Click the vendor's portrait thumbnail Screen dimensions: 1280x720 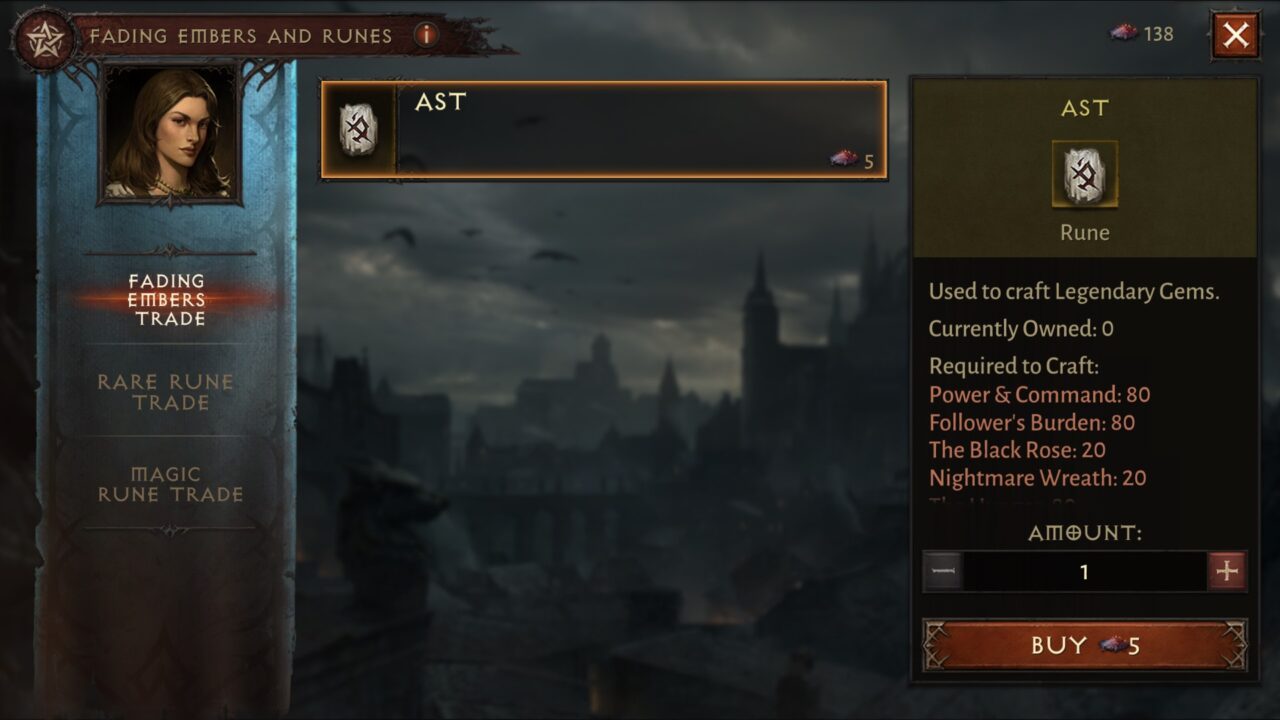coord(166,130)
